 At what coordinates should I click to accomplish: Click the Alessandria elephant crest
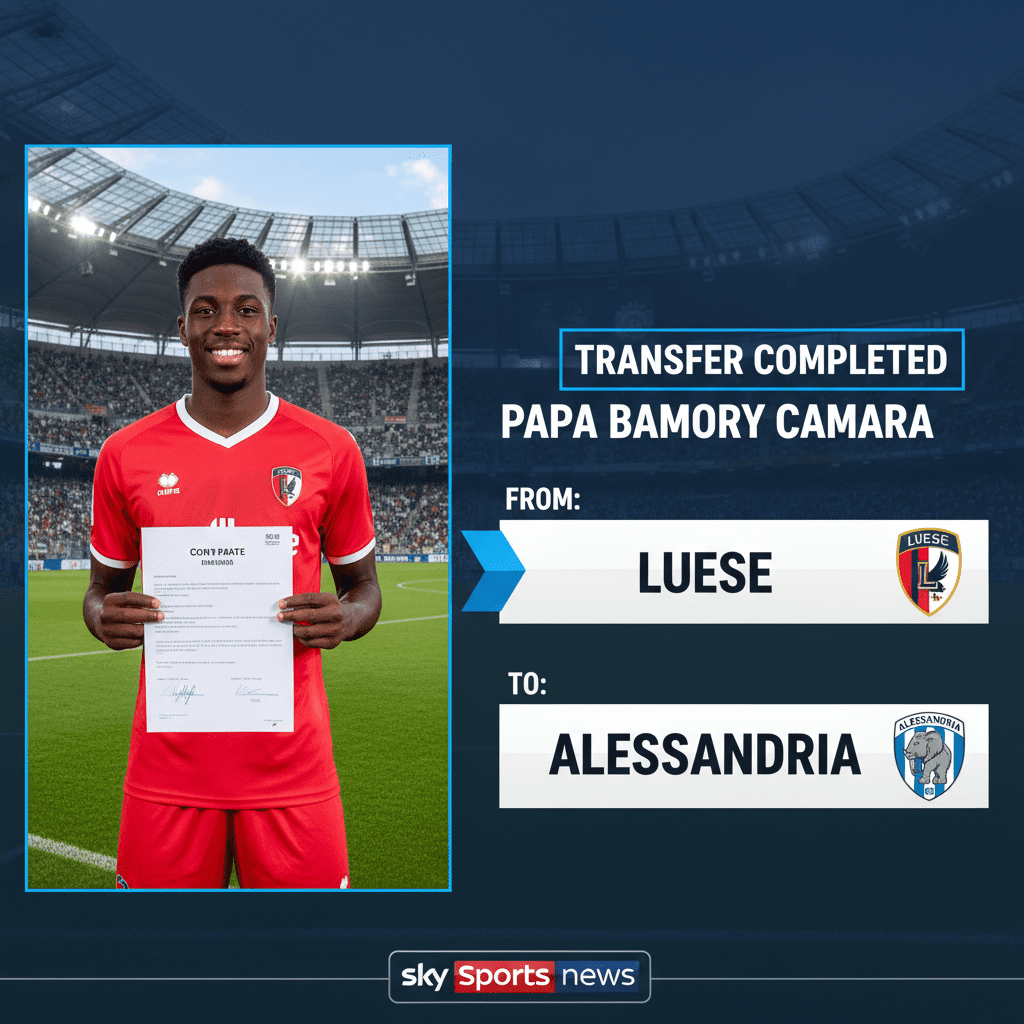pos(929,756)
